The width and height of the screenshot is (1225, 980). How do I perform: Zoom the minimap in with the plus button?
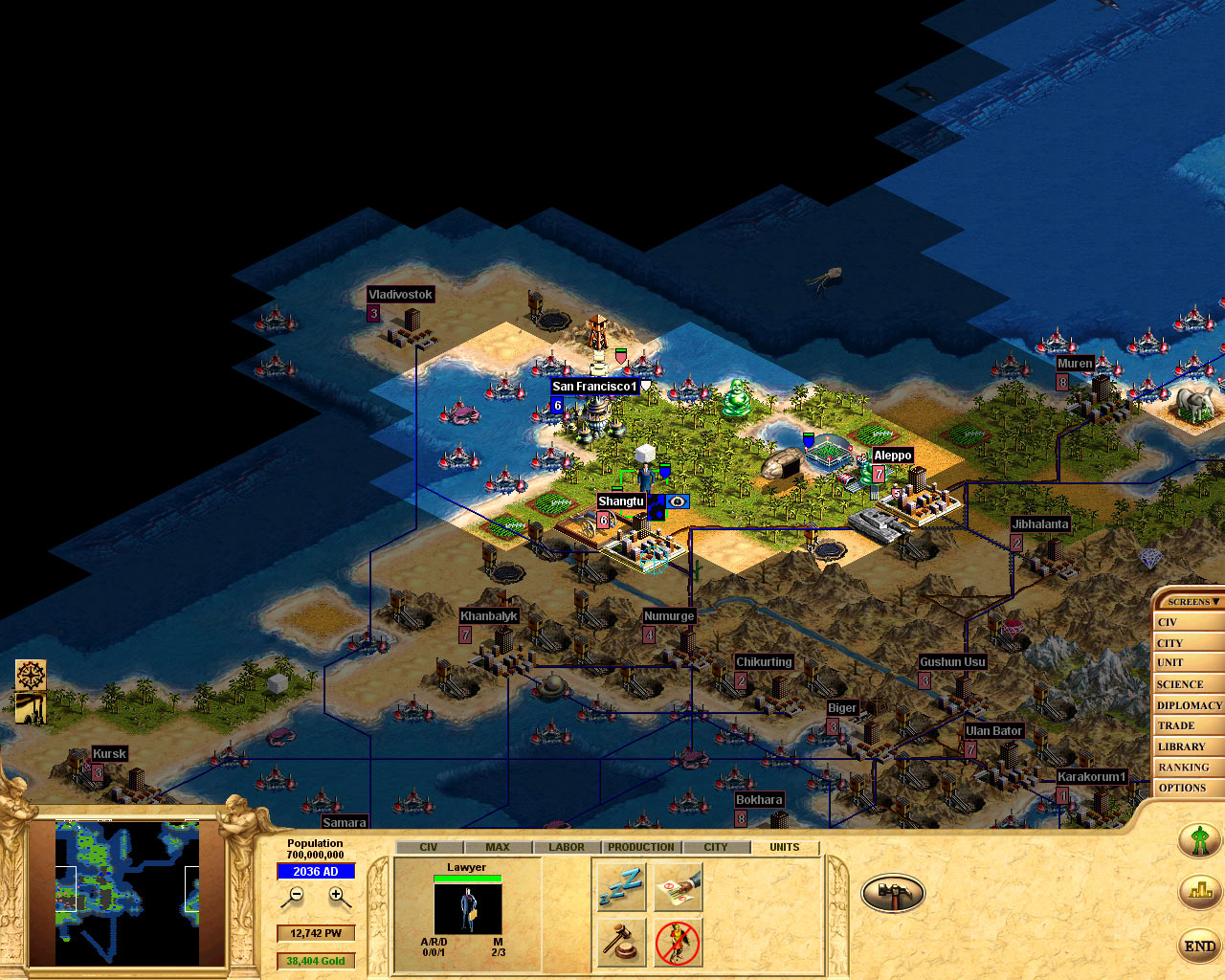(x=335, y=896)
